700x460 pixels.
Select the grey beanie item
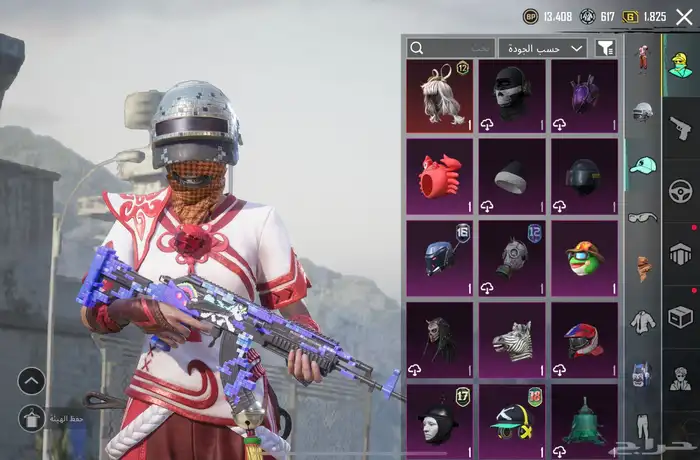[x=512, y=176]
